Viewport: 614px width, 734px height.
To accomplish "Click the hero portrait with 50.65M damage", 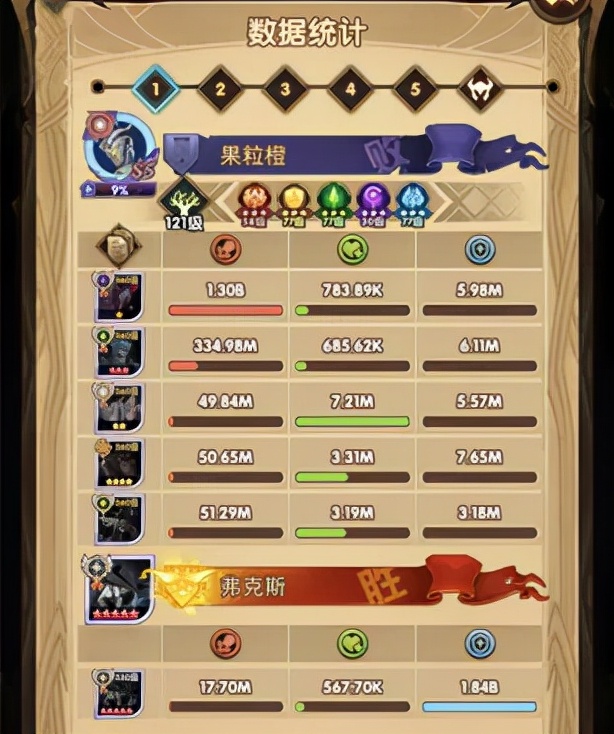I will 119,463.
